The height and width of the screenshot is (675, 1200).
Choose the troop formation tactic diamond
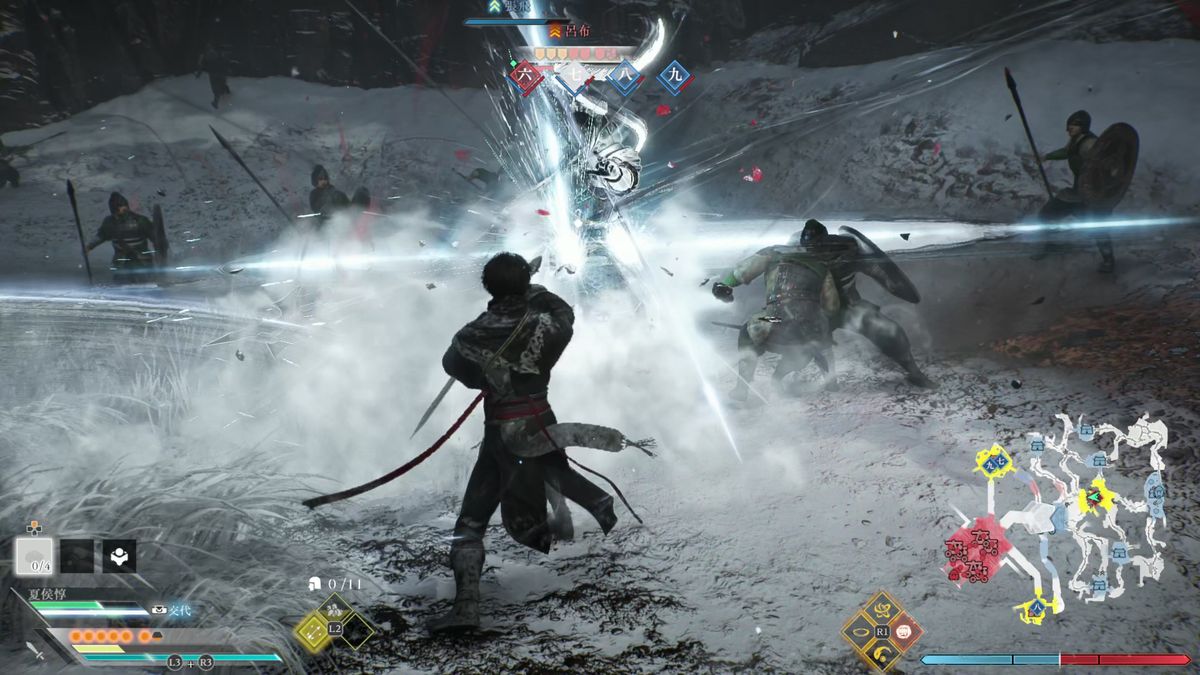click(x=335, y=608)
